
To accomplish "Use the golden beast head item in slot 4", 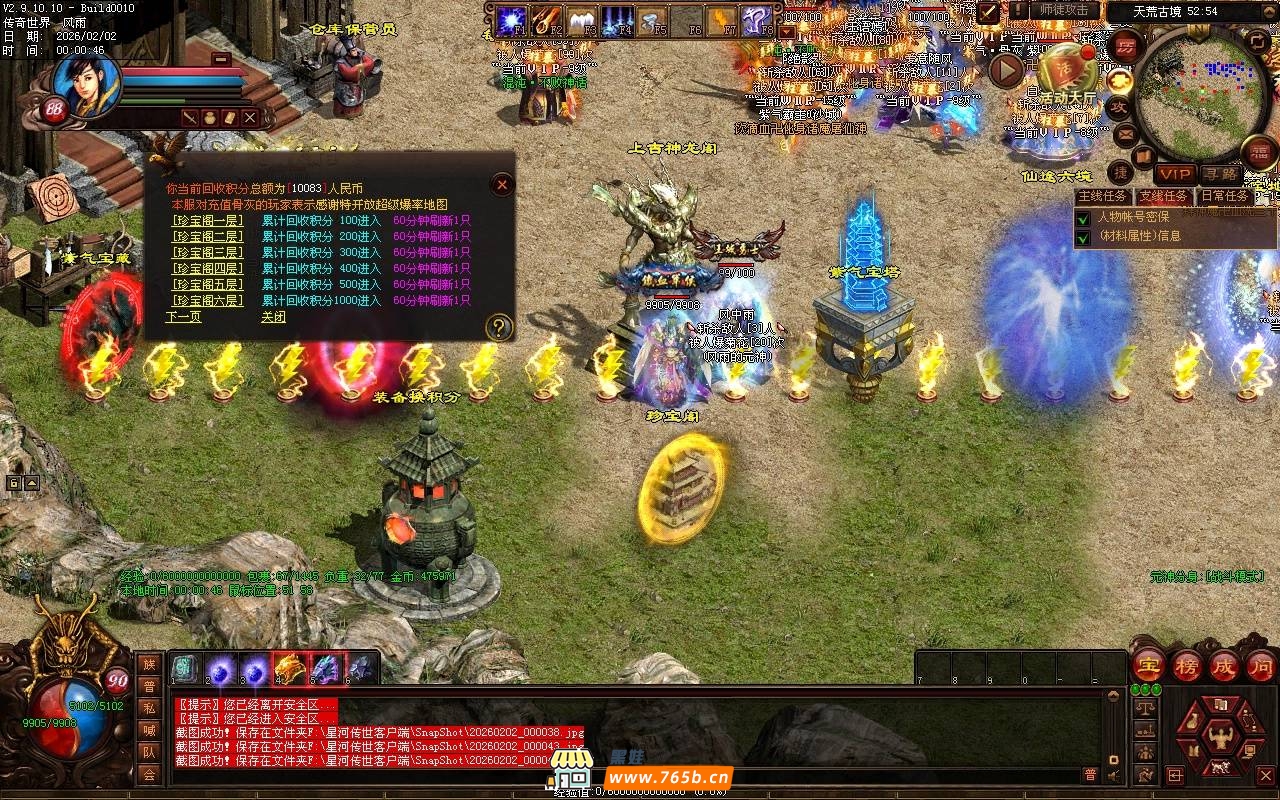I will coord(289,668).
